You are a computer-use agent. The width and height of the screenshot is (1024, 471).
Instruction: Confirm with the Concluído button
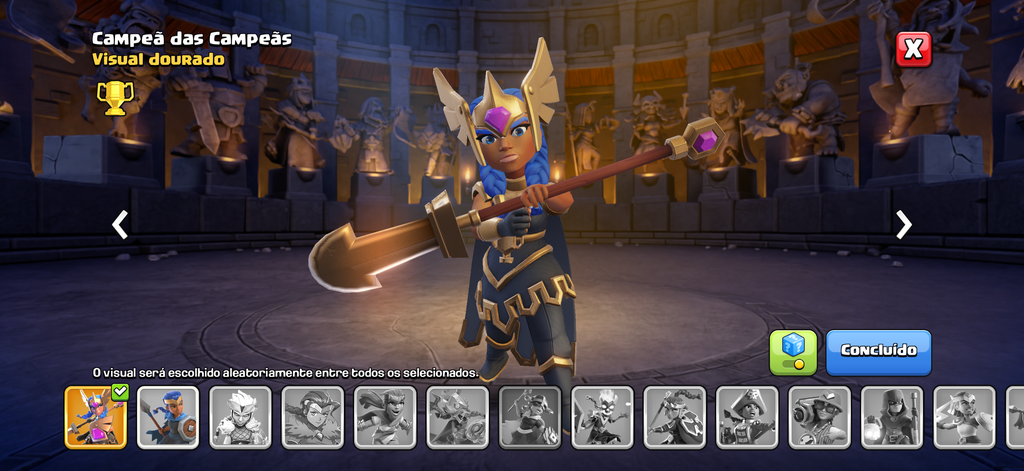coord(878,352)
